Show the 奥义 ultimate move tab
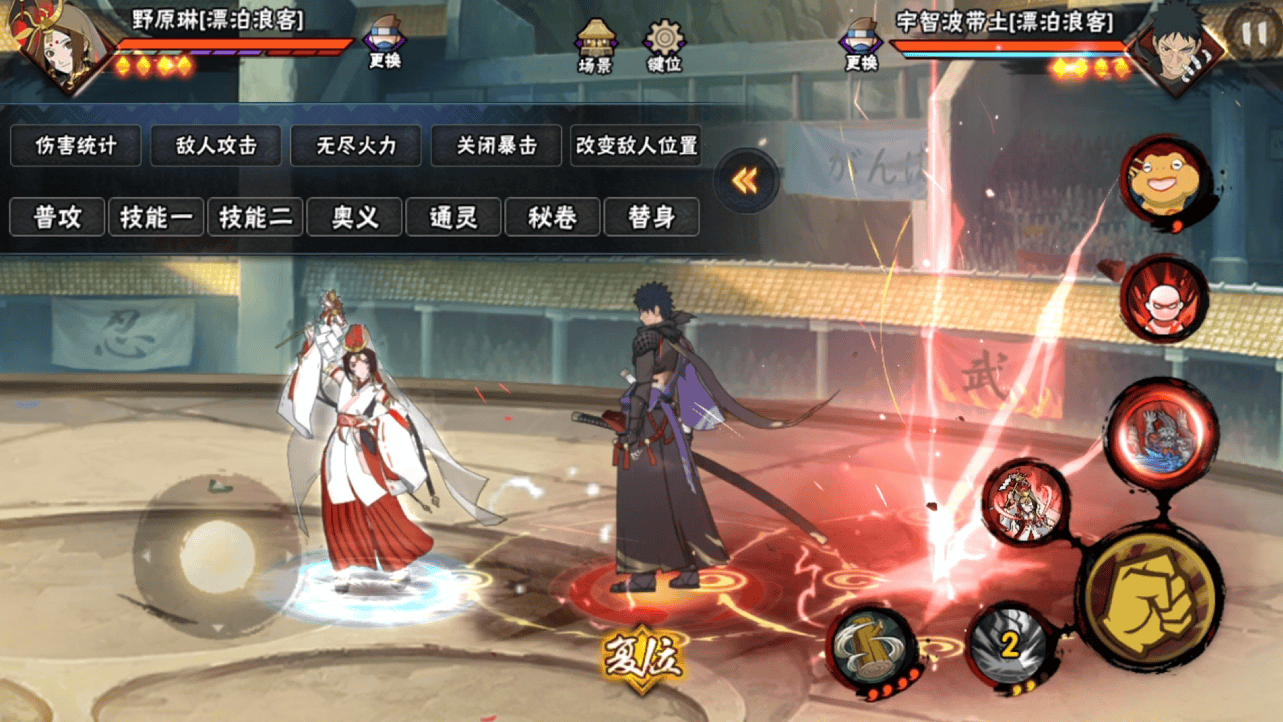The width and height of the screenshot is (1283, 722). pyautogui.click(x=354, y=217)
